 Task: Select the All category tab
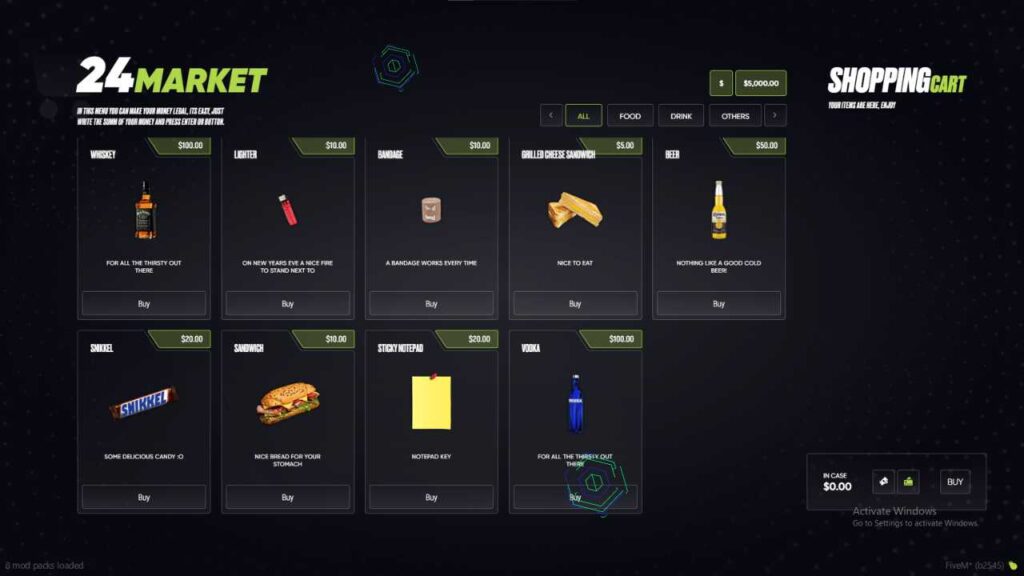(x=583, y=116)
